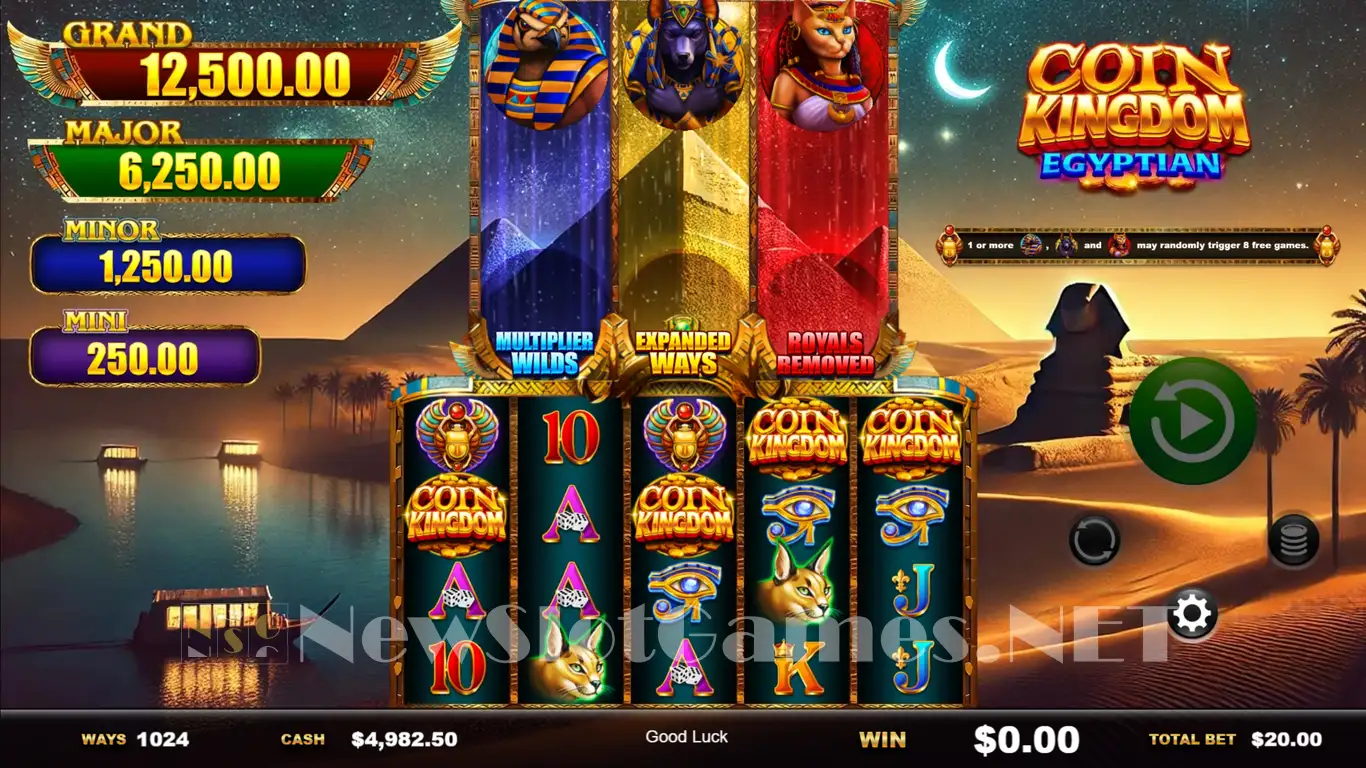Screen dimensions: 1366x768
Task: Spin the reels with the green button
Action: tap(1192, 421)
